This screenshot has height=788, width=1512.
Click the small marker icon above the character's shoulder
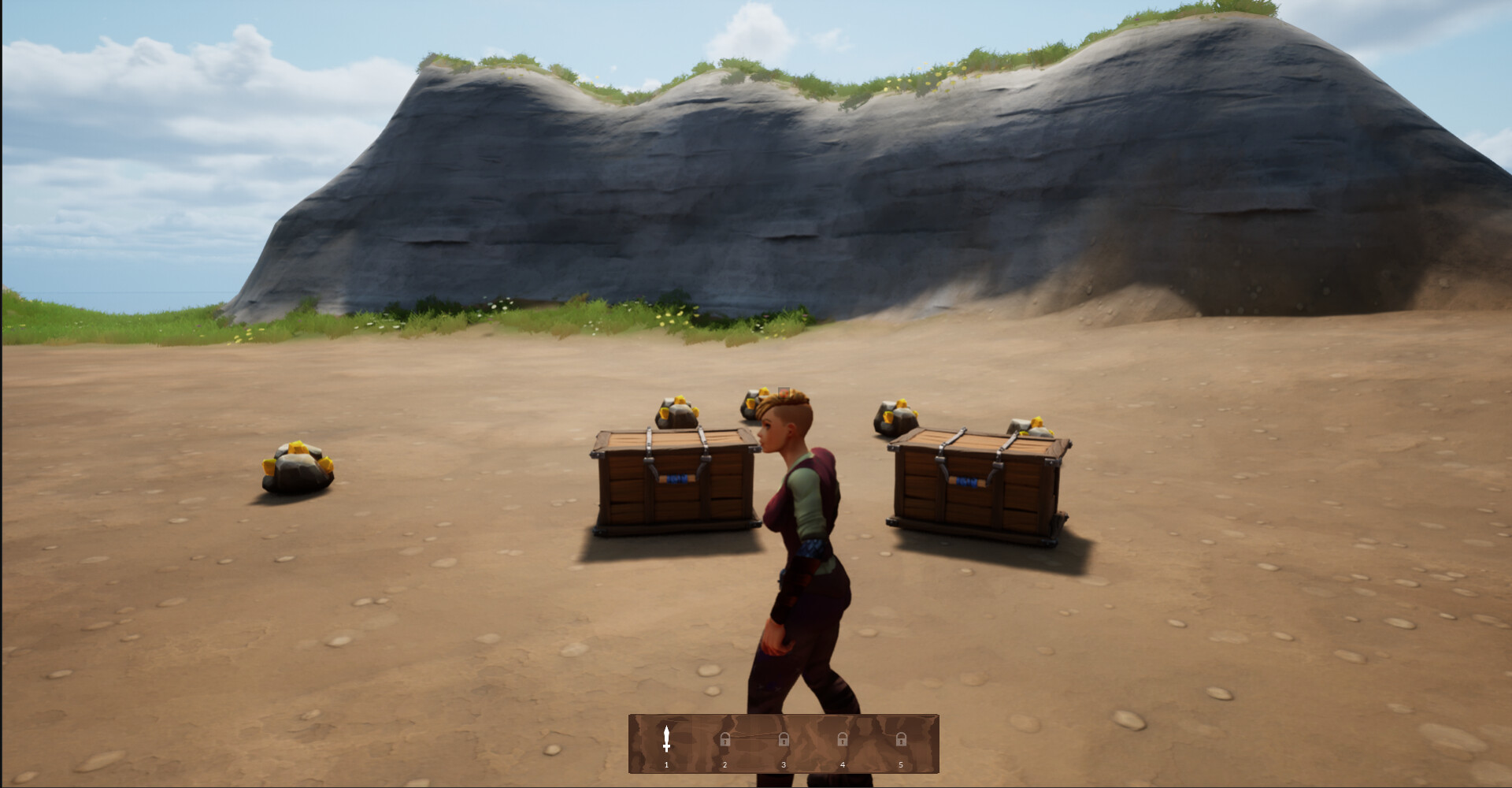[784, 392]
